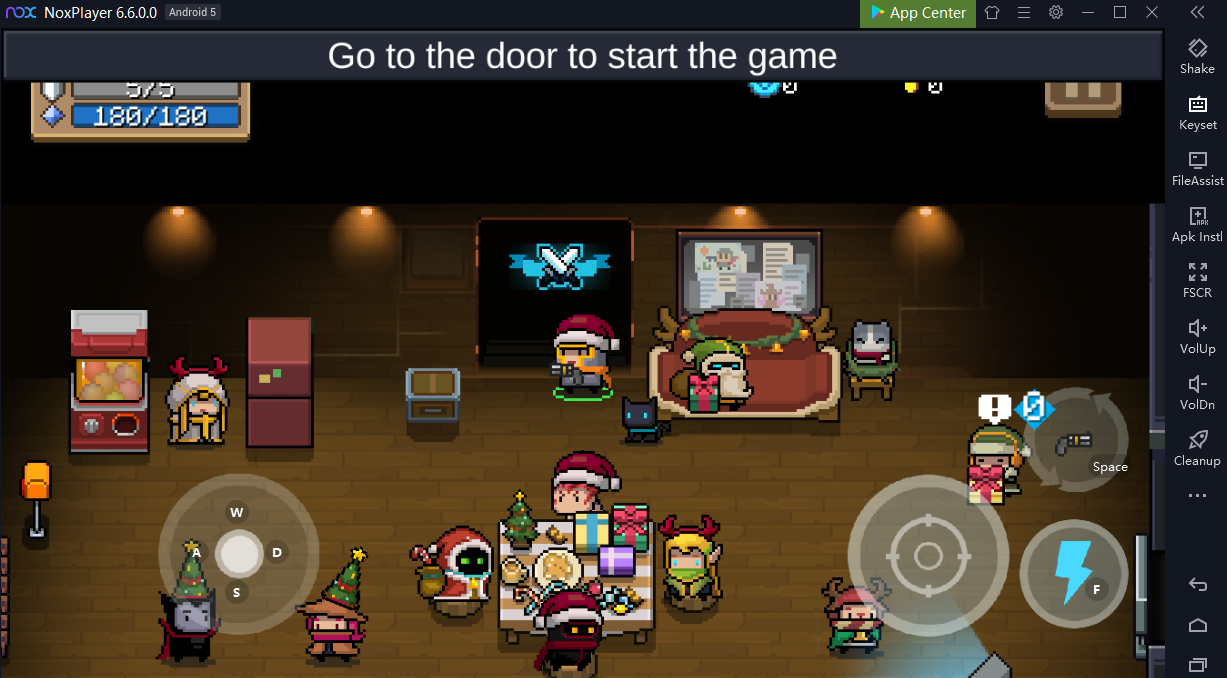Run the Cleanup rocket tool
The image size is (1227, 678).
(x=1197, y=447)
